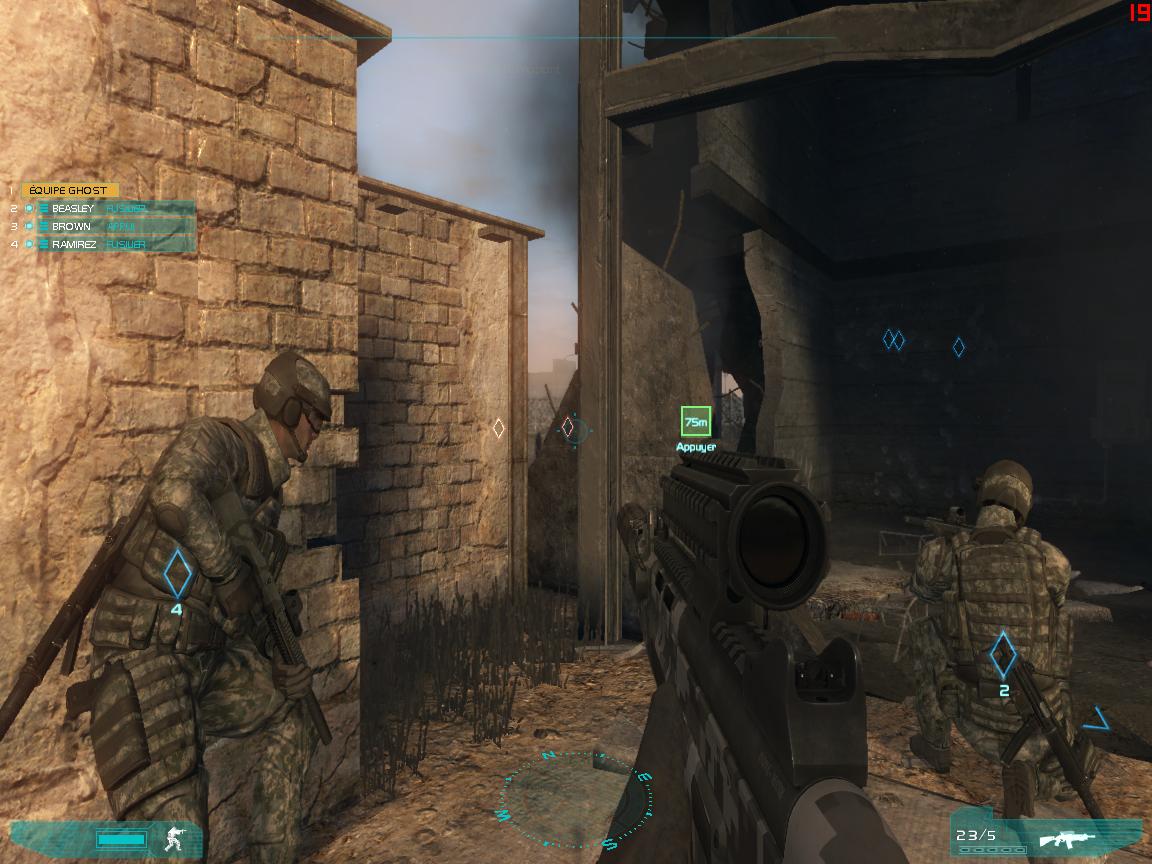Pick Ramirez from the squad list
The width and height of the screenshot is (1152, 864).
(x=110, y=244)
